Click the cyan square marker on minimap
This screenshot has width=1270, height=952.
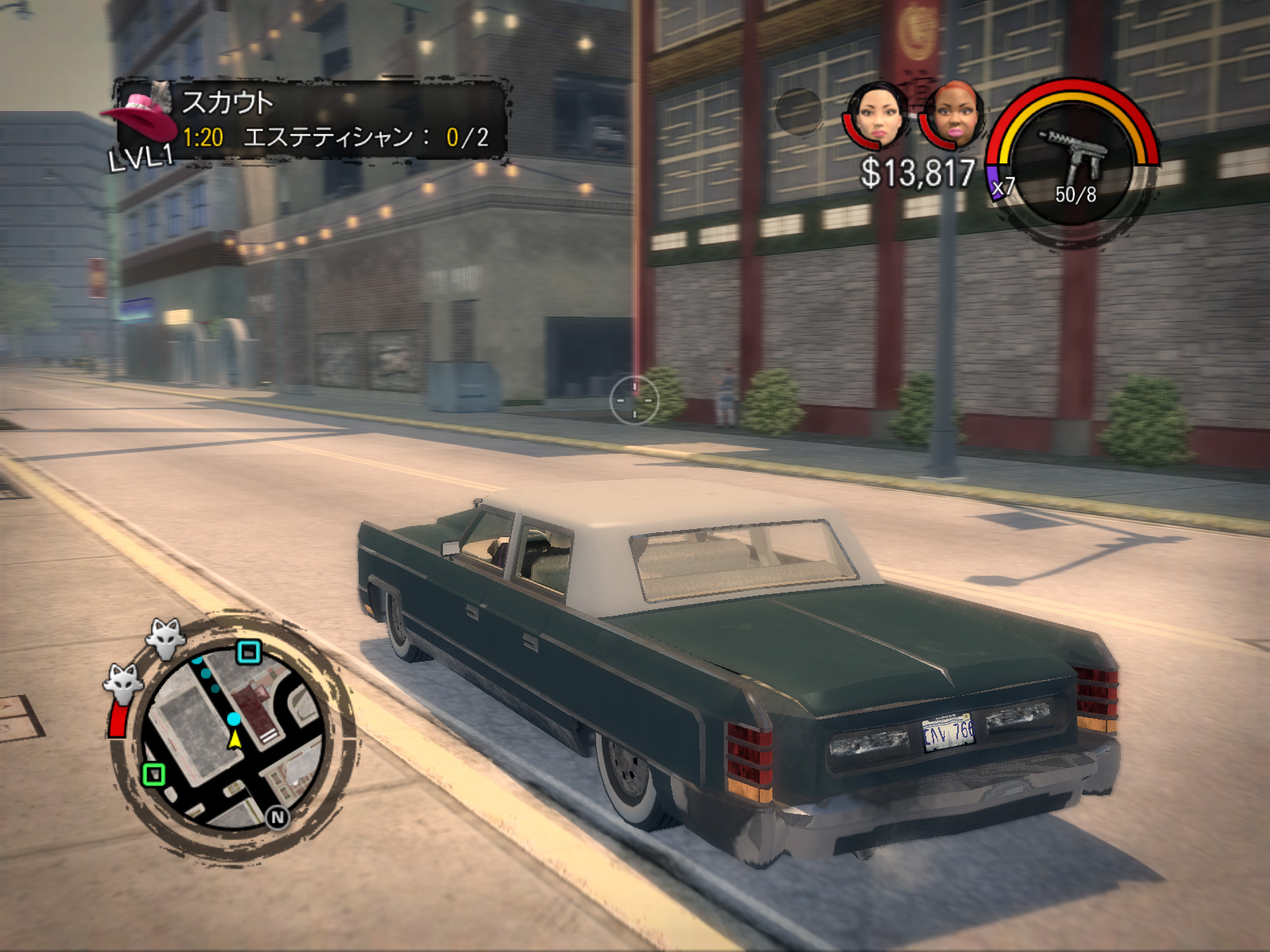[249, 652]
